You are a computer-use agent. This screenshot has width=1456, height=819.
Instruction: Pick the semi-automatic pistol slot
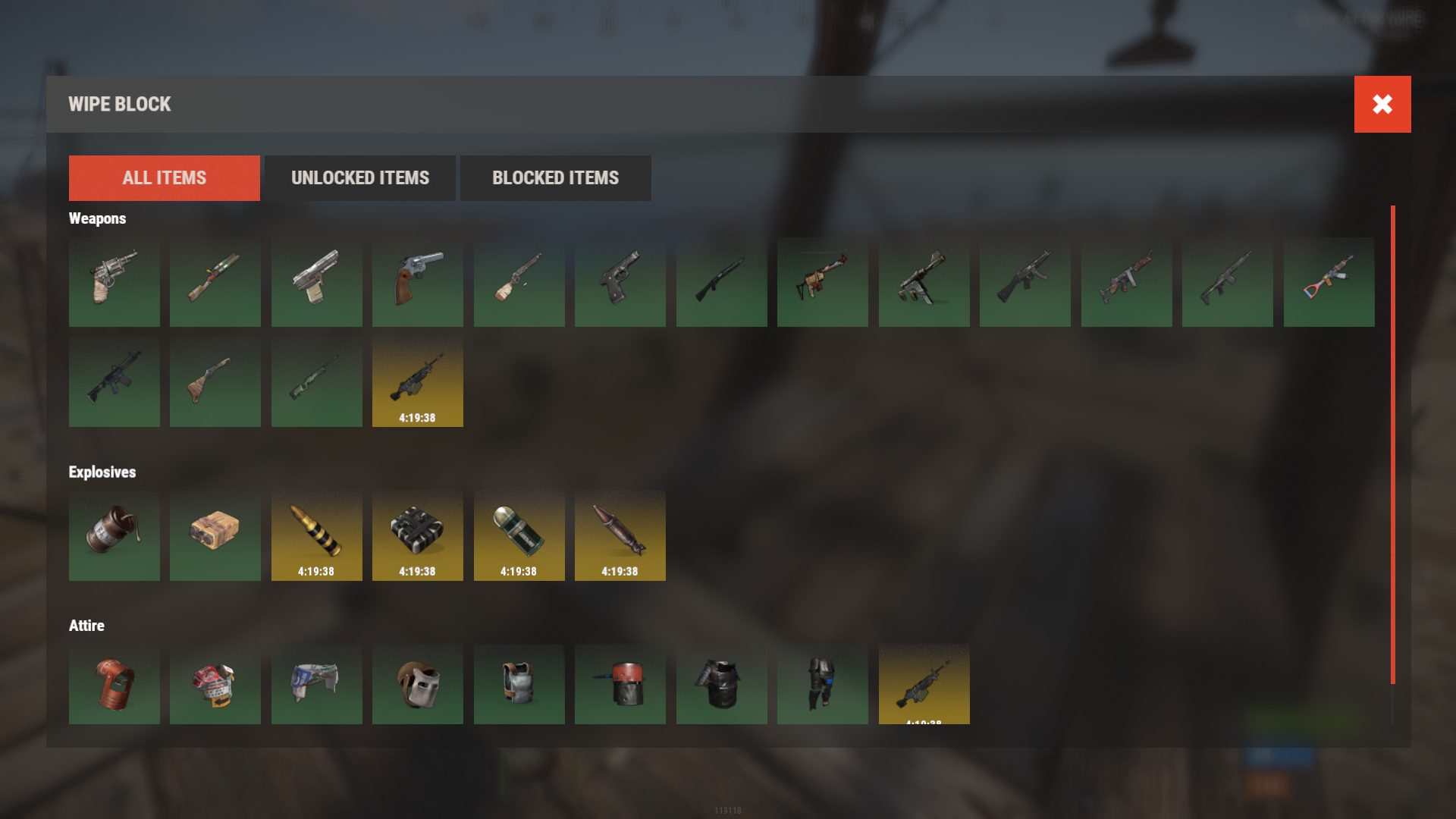click(x=316, y=282)
